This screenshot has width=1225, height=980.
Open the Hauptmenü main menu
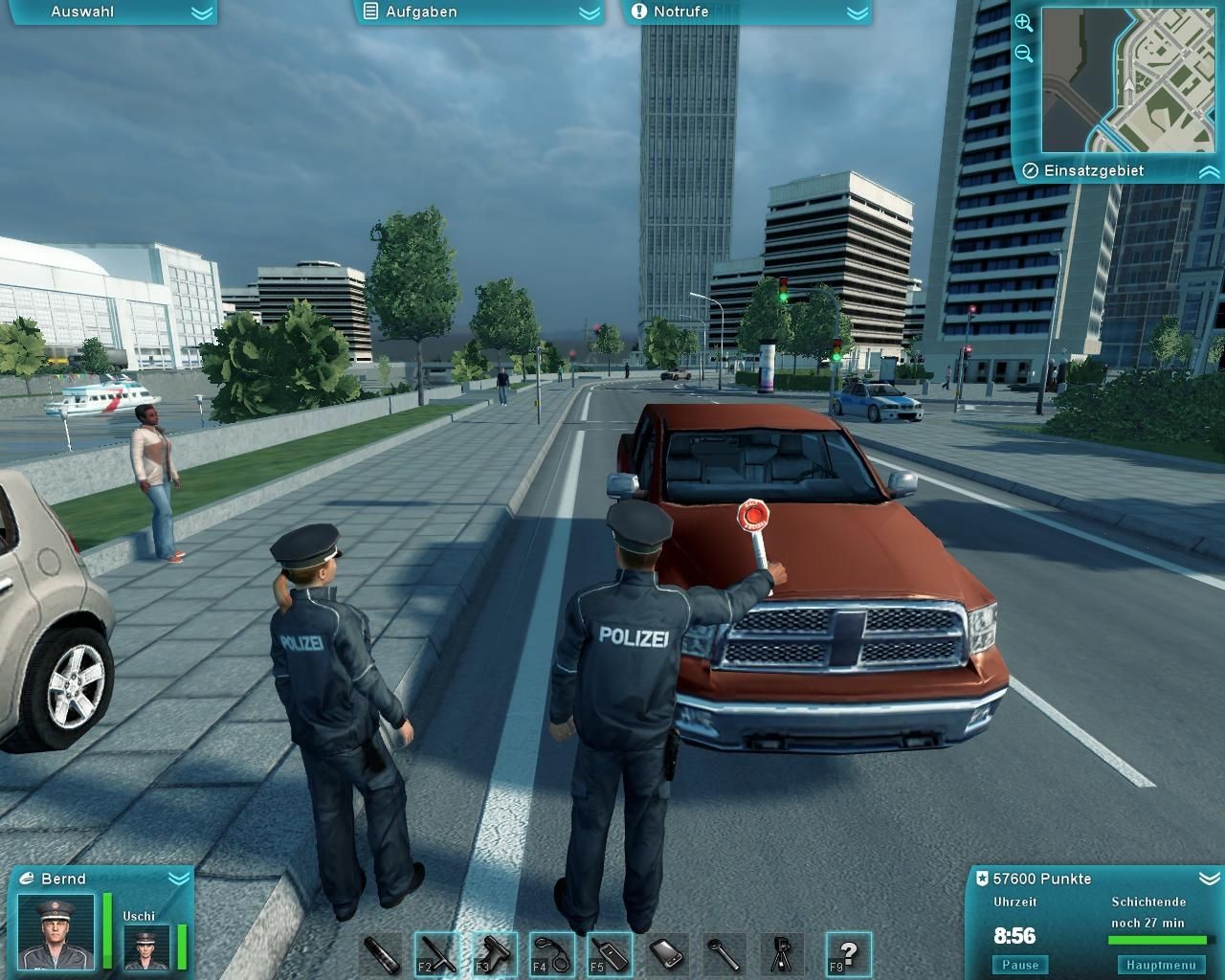tap(1161, 965)
